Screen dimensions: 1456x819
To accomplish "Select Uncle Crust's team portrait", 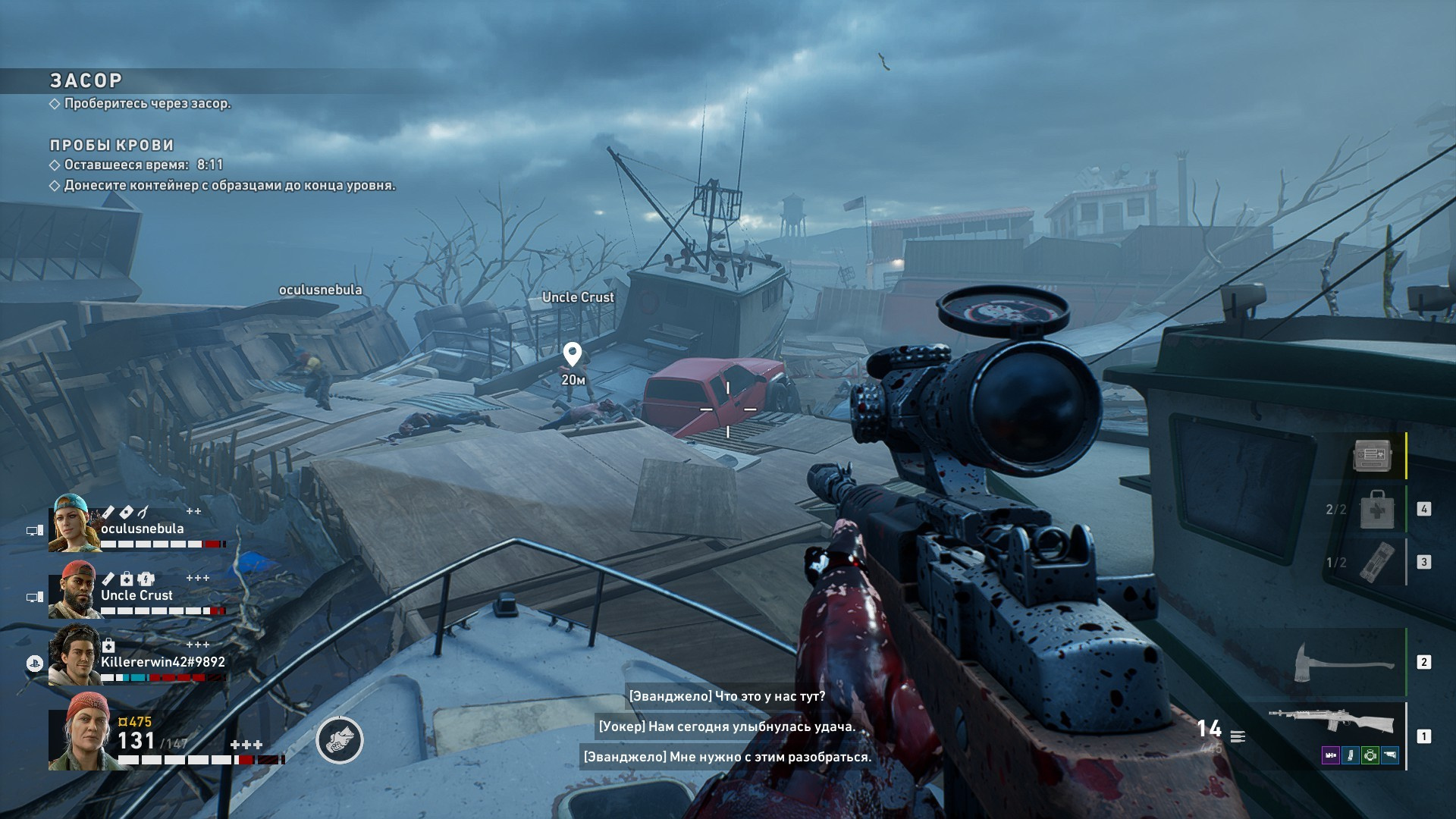I will click(74, 590).
